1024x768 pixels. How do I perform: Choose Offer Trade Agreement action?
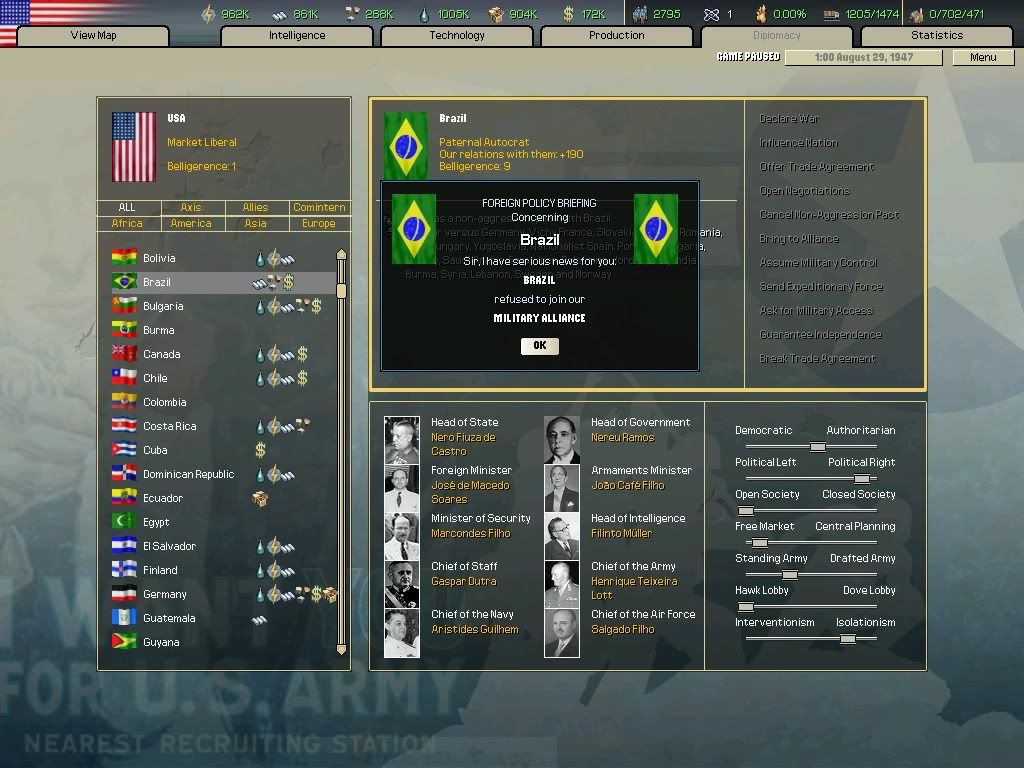coord(816,167)
